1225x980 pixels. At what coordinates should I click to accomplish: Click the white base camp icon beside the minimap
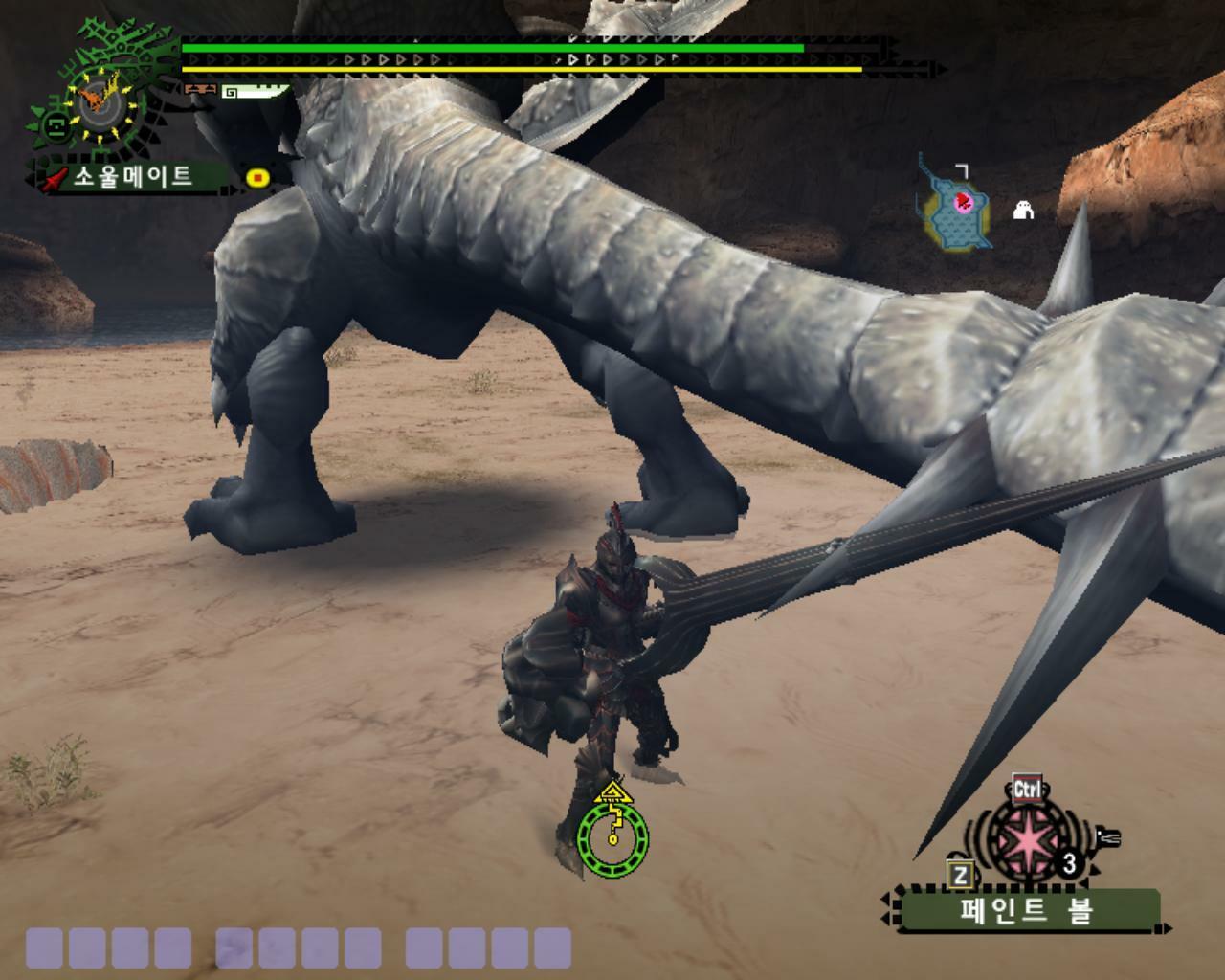[1023, 210]
